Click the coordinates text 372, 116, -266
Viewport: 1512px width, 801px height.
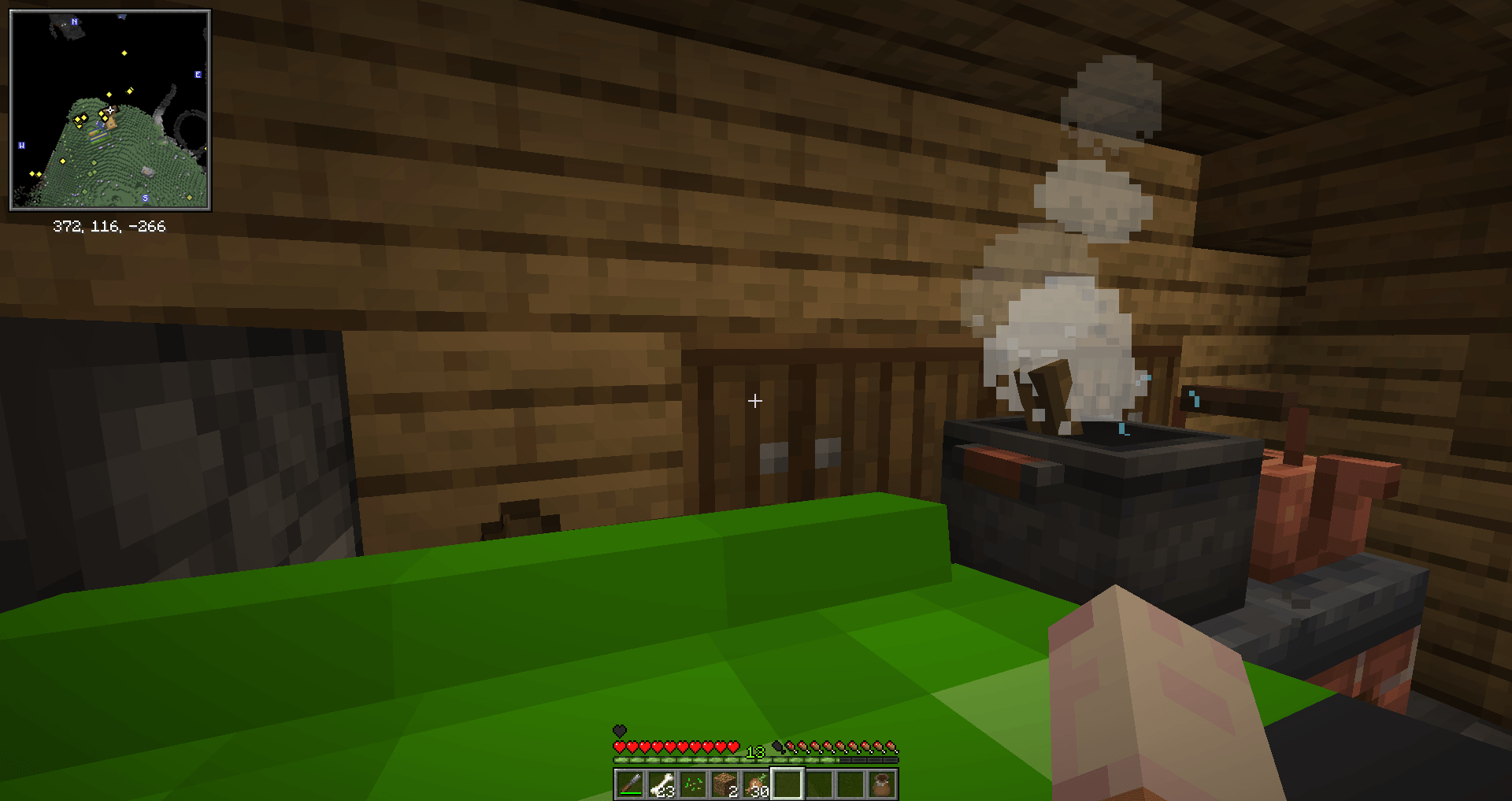[110, 227]
